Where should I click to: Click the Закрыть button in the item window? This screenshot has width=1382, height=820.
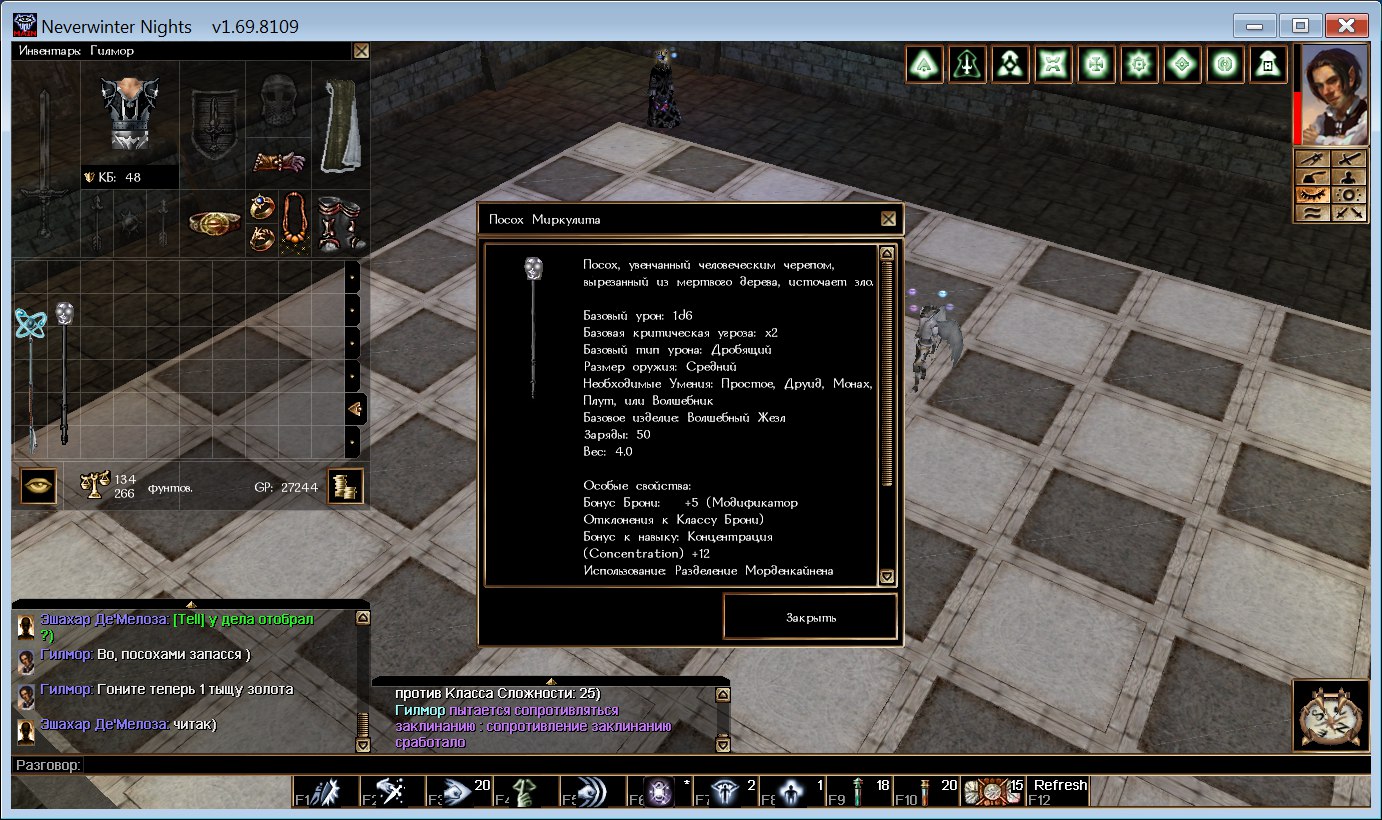810,617
